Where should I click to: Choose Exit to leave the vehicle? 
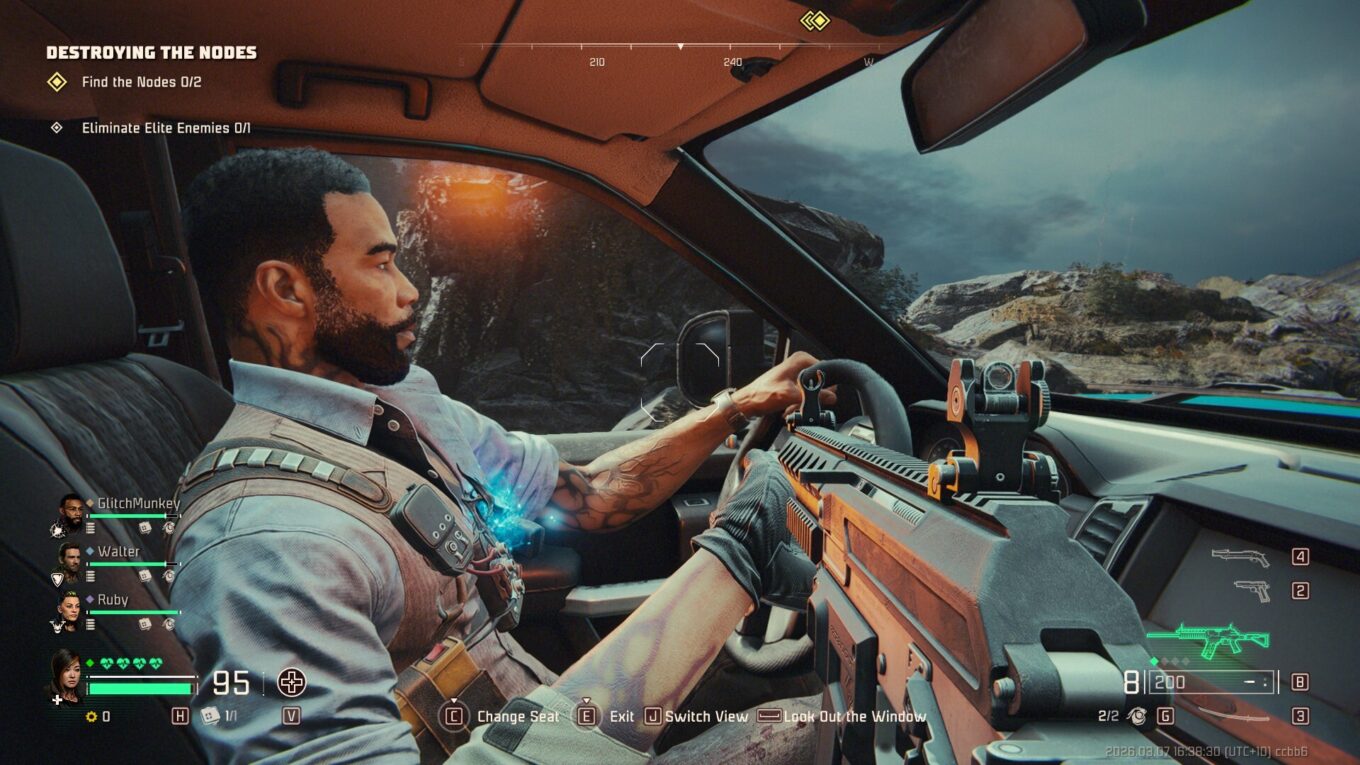(621, 716)
